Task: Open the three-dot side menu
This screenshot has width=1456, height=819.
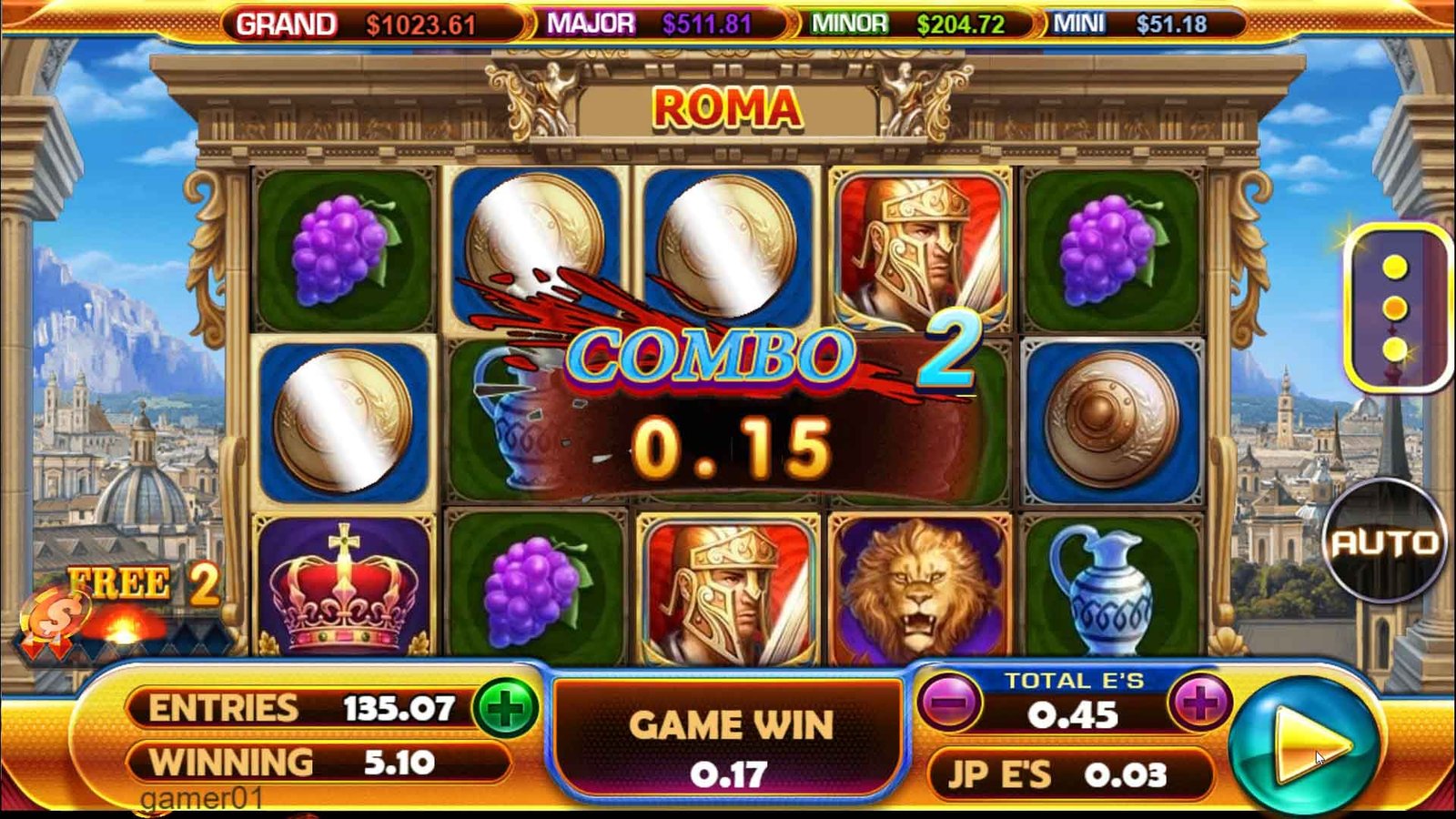Action: (x=1395, y=308)
